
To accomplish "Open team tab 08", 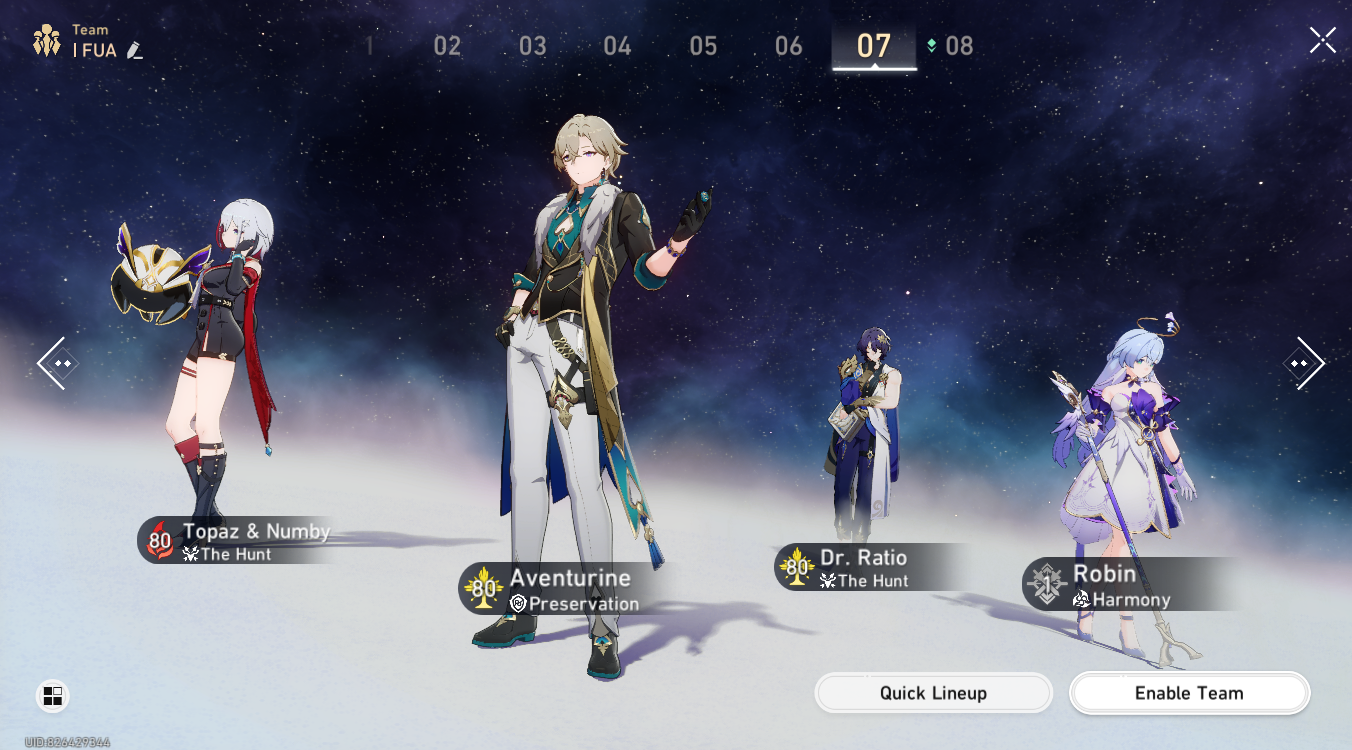I will point(958,46).
